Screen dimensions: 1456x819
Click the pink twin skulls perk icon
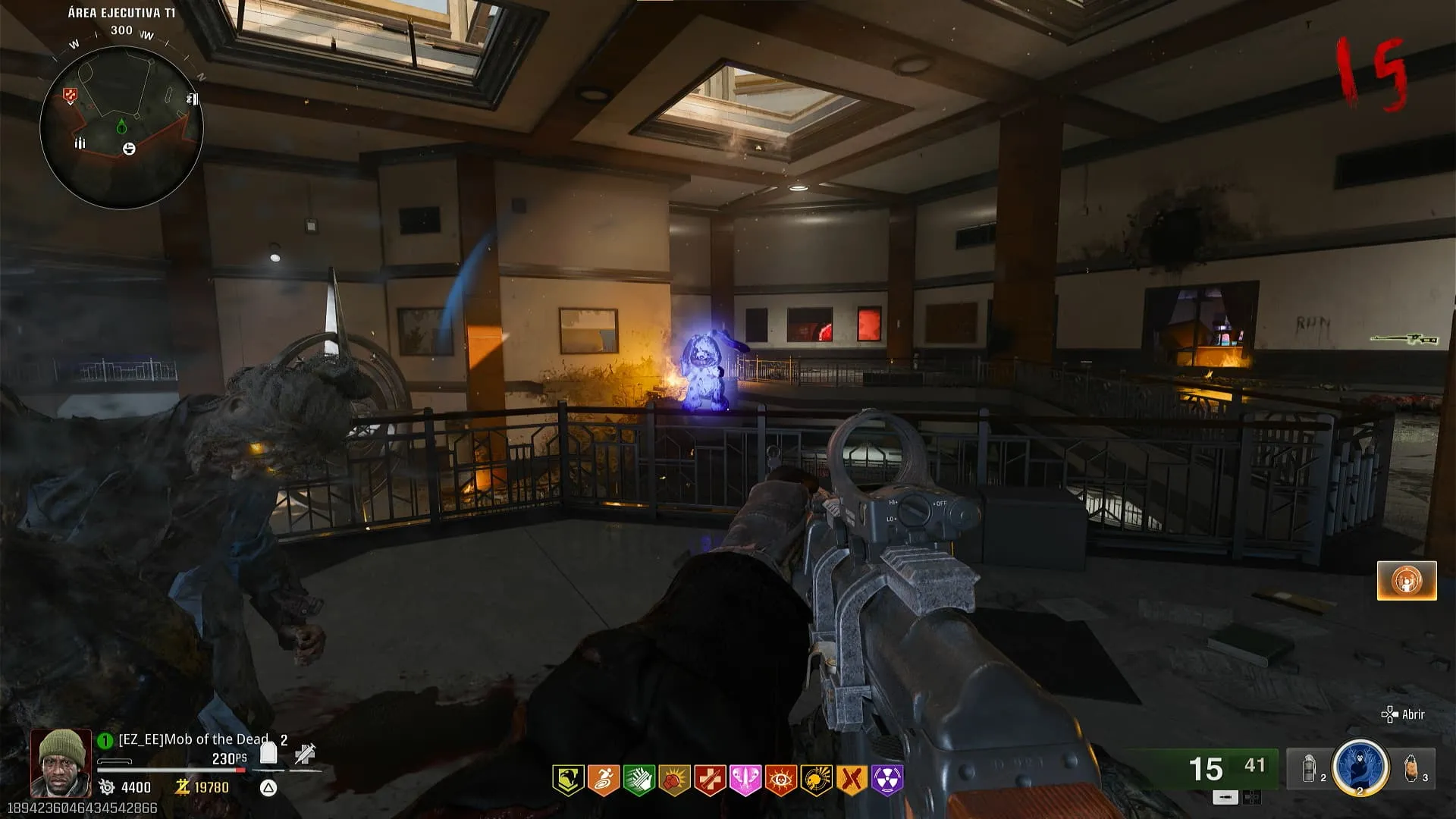(745, 780)
